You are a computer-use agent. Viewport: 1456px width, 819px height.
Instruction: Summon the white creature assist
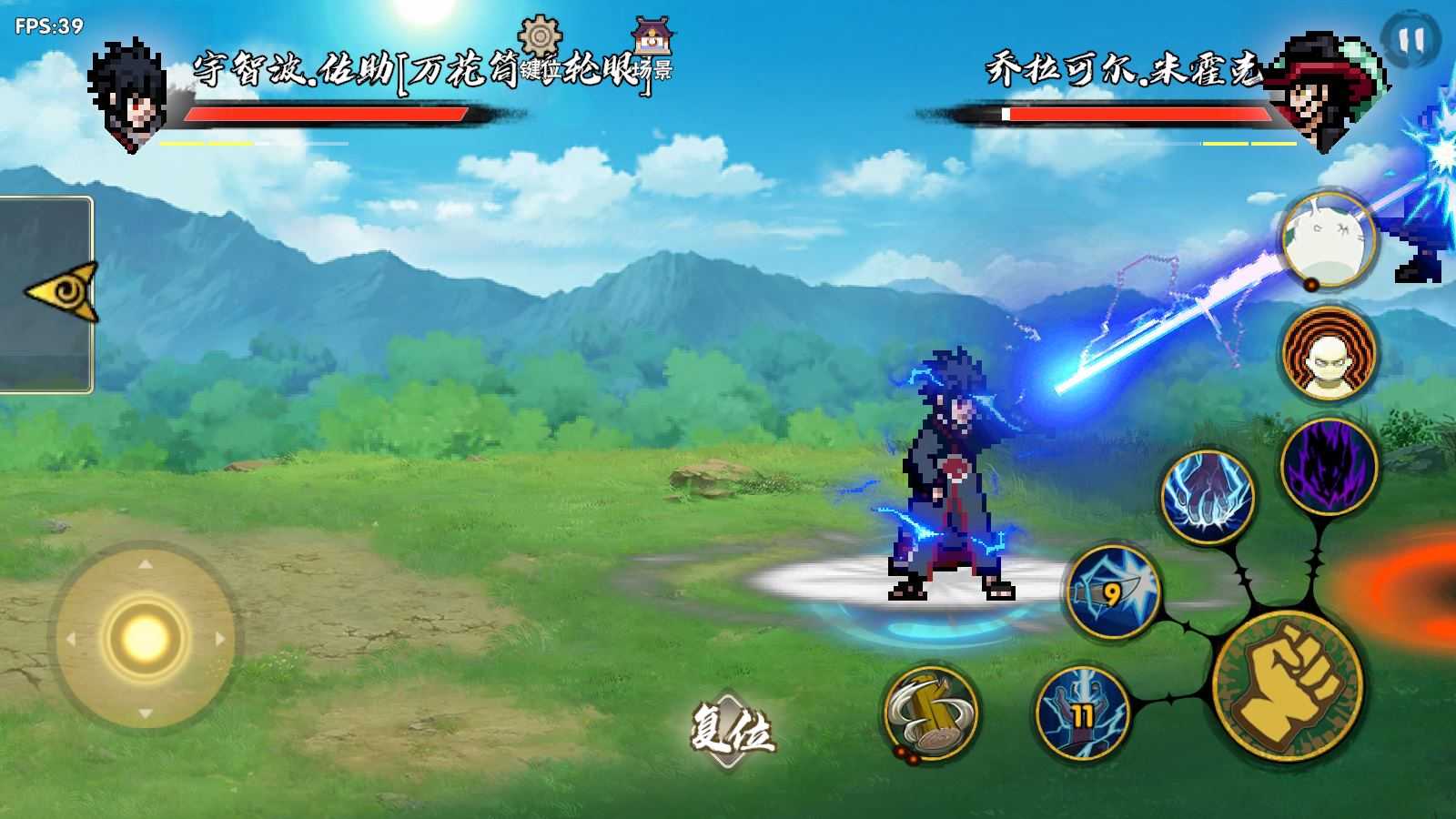tap(1328, 240)
